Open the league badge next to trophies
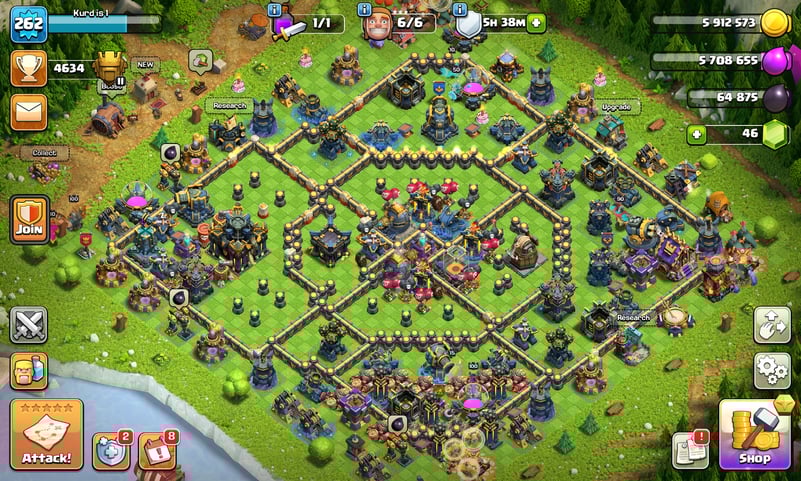The width and height of the screenshot is (801, 481). tap(111, 67)
